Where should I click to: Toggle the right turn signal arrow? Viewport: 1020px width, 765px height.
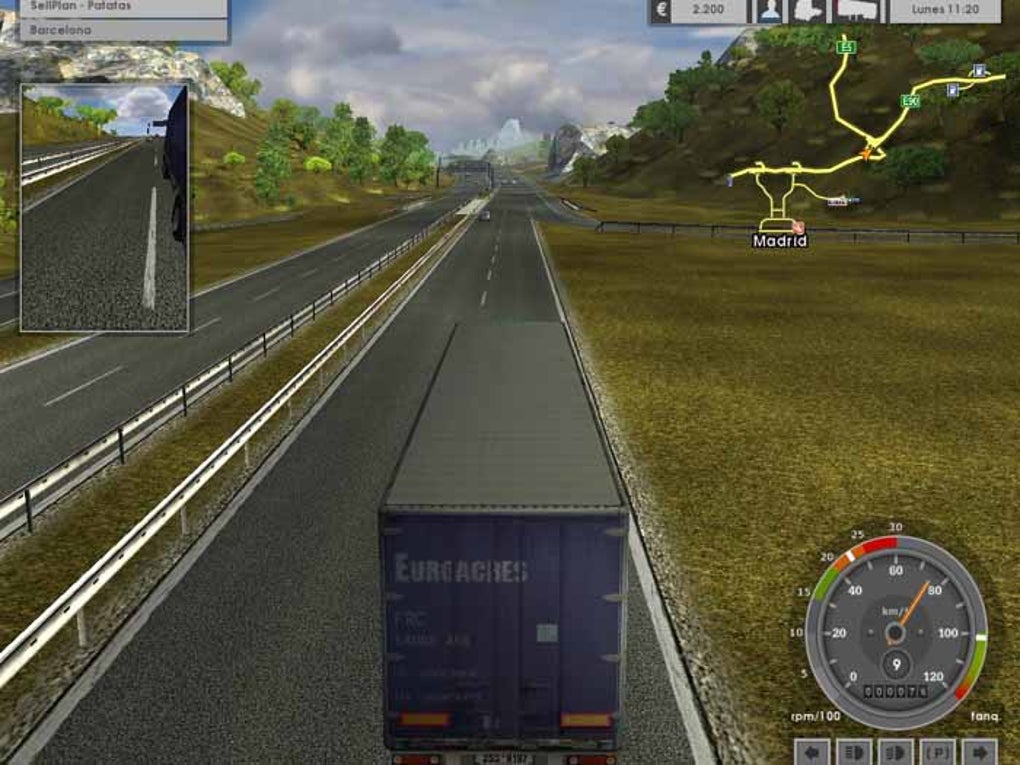979,751
